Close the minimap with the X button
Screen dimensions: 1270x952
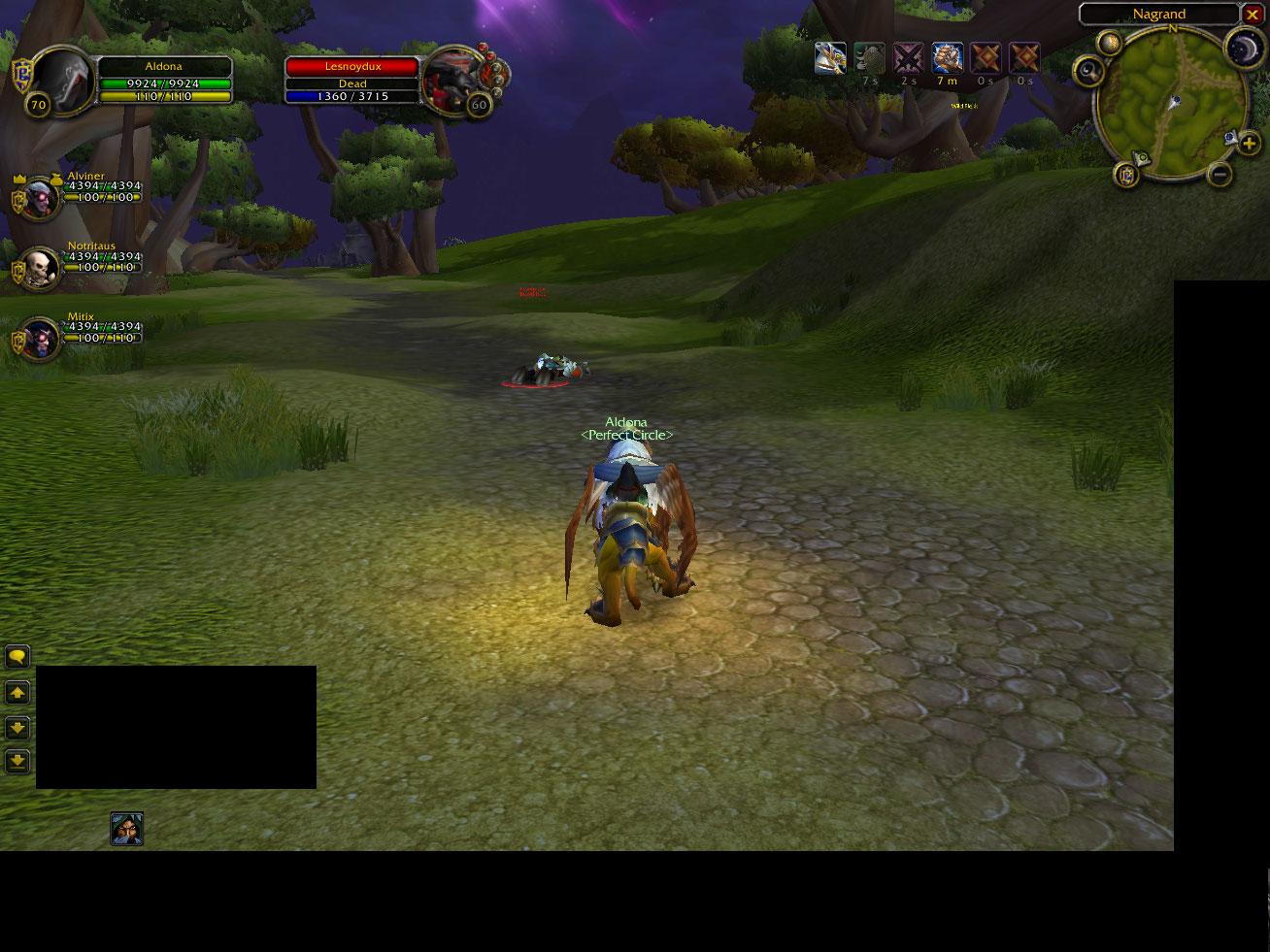(1252, 15)
